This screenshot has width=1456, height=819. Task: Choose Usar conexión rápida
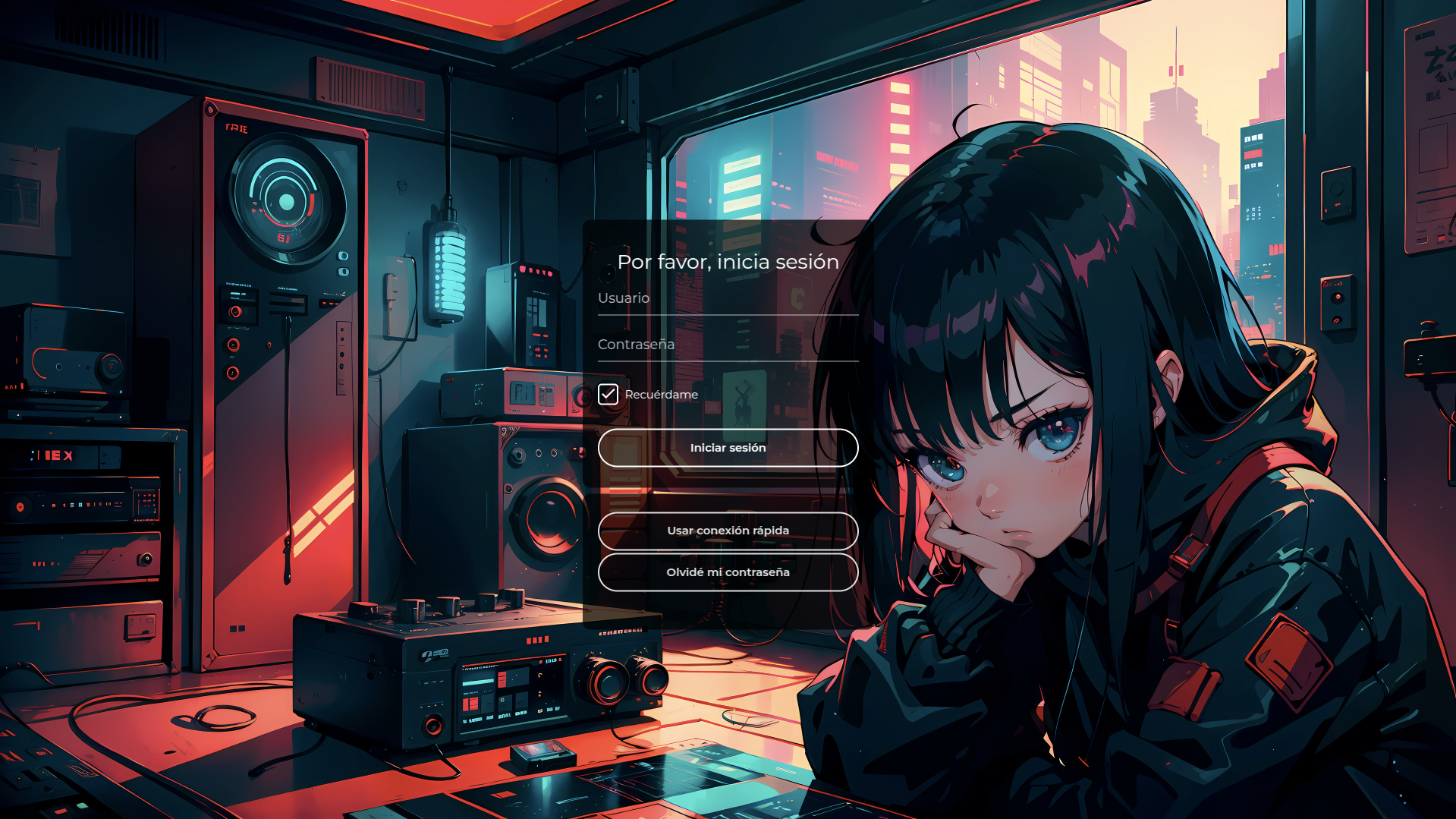click(x=728, y=531)
